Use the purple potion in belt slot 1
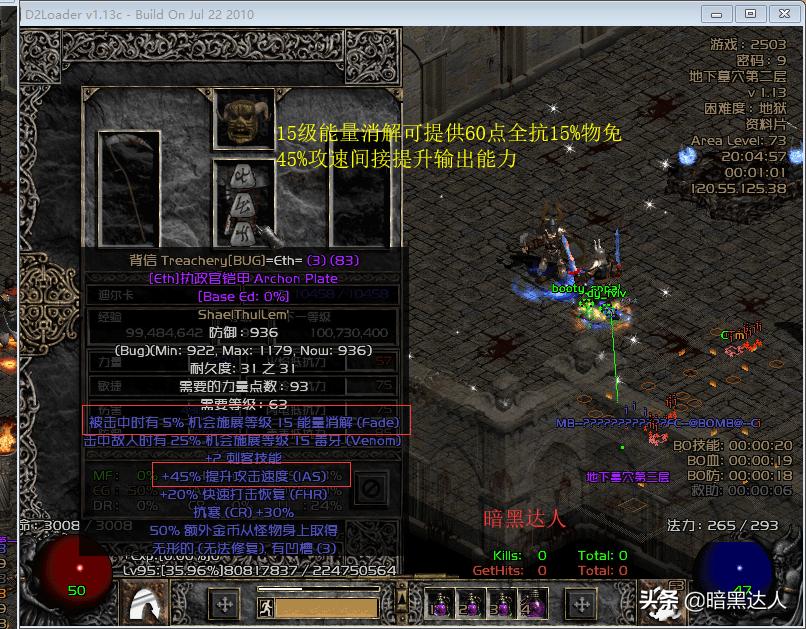This screenshot has height=629, width=806. click(x=437, y=604)
